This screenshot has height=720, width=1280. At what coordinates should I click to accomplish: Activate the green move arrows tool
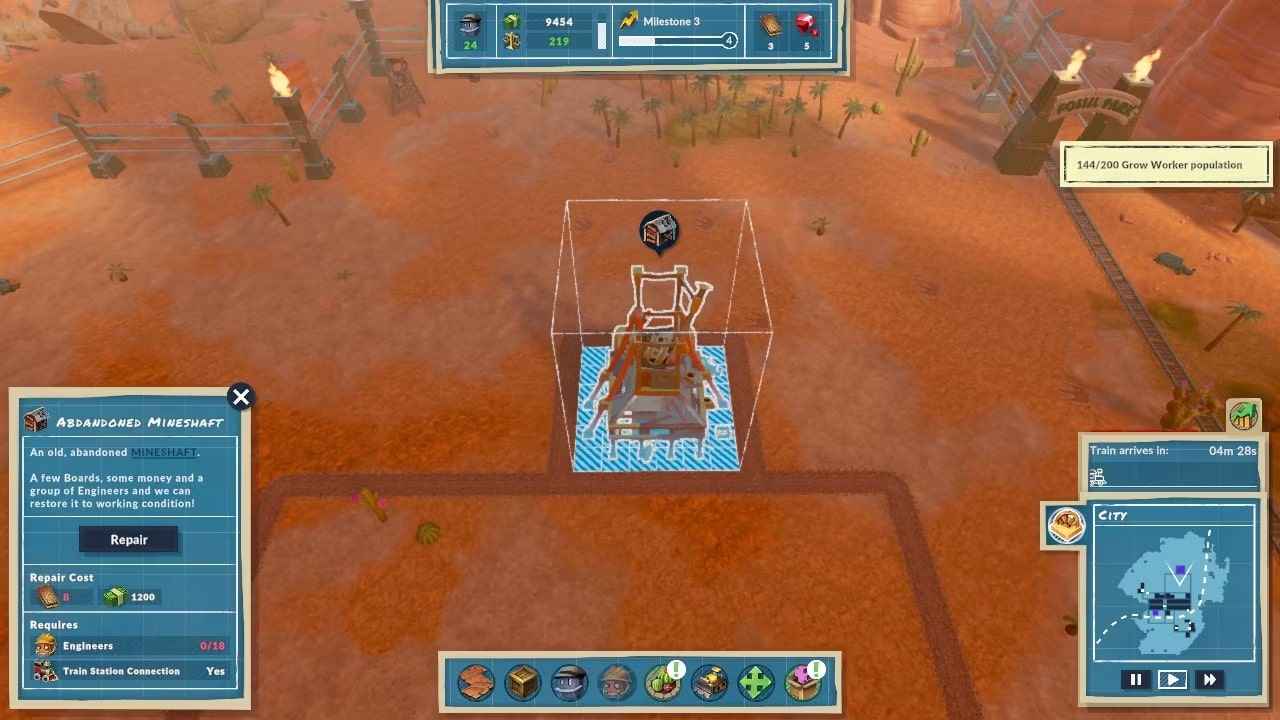(x=756, y=682)
